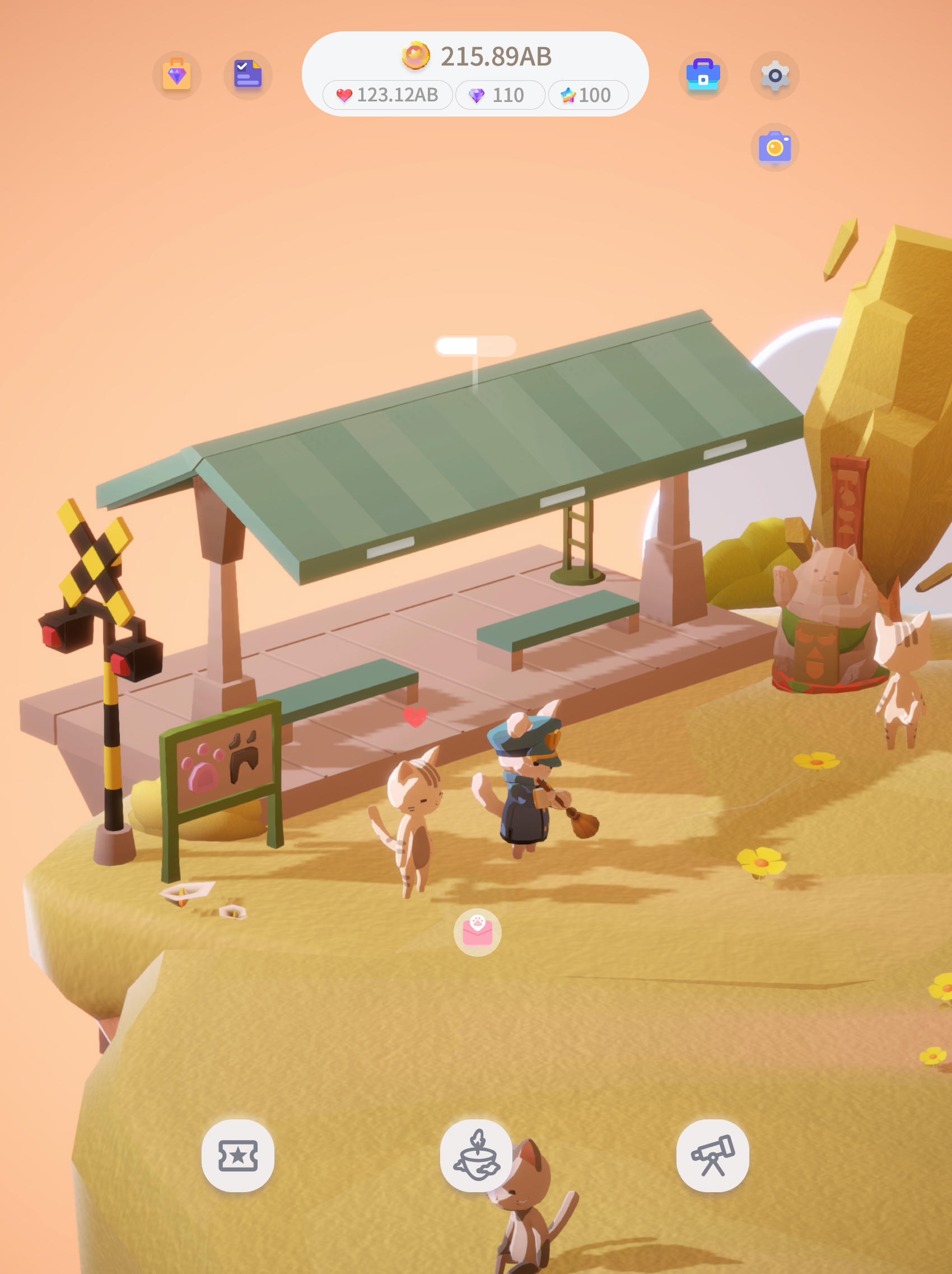Open the gem shop bag
Image resolution: width=952 pixels, height=1274 pixels.
tap(177, 75)
